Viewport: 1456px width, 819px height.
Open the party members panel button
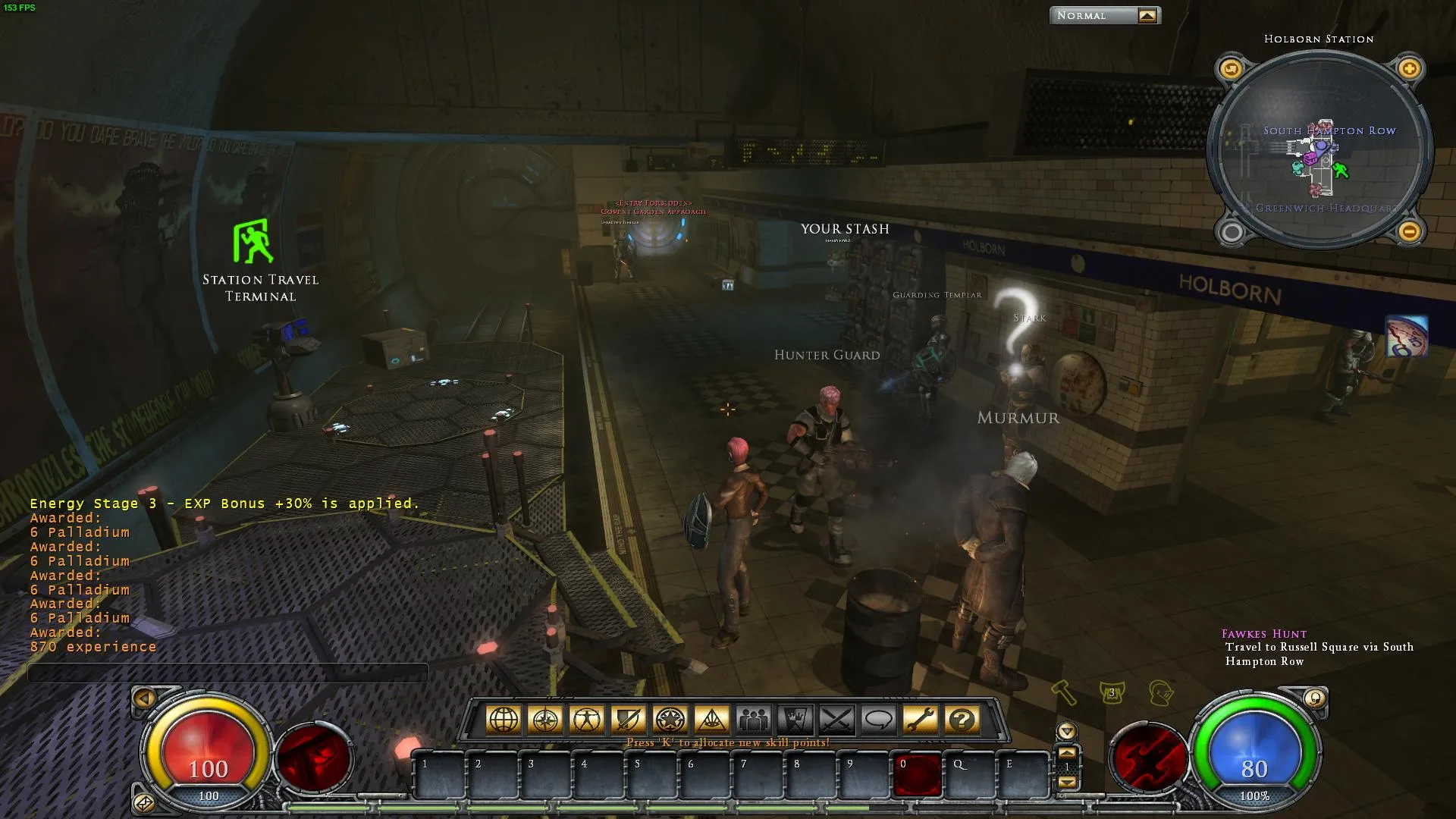click(x=754, y=719)
